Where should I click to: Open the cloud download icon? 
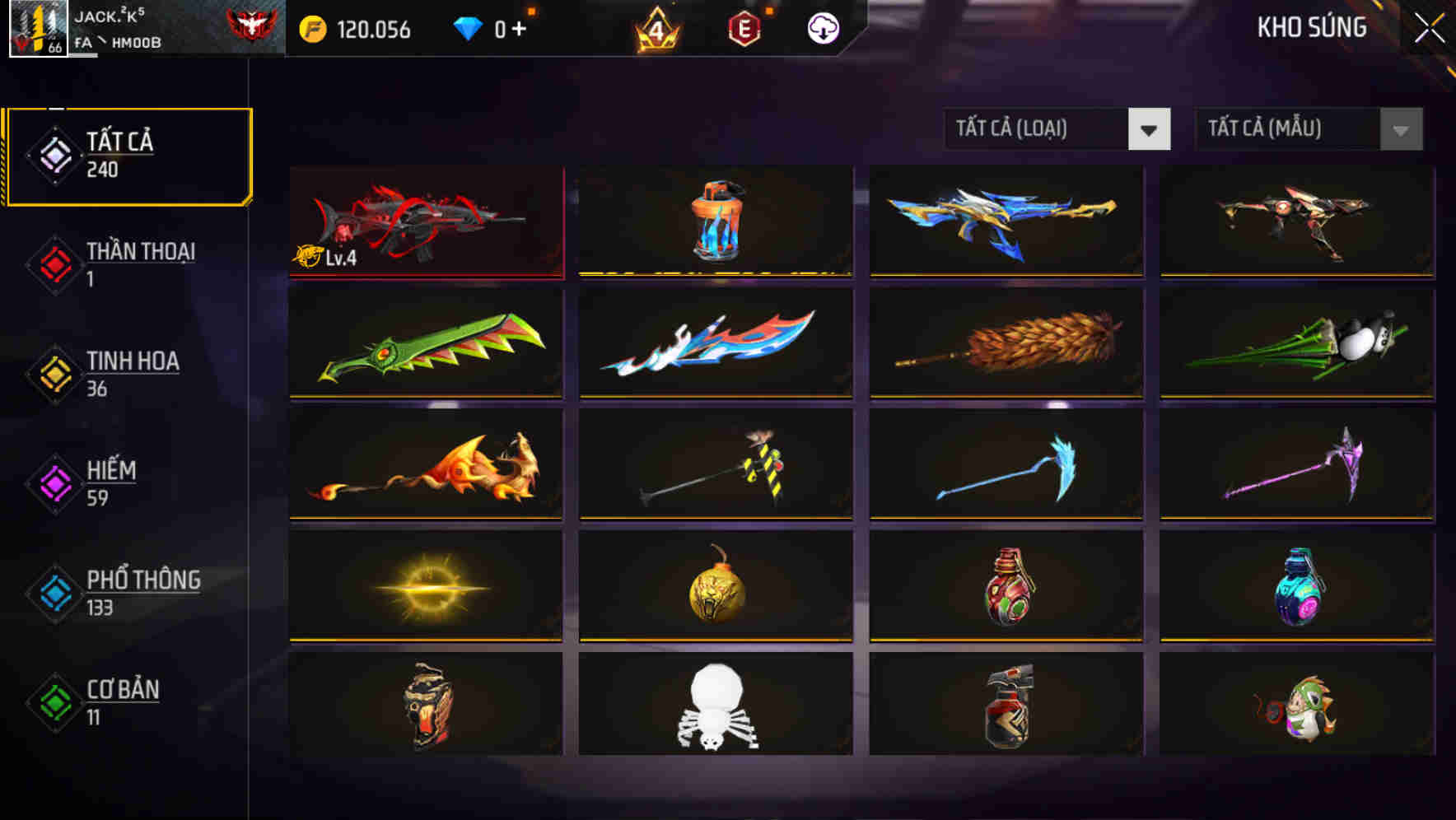click(x=824, y=30)
